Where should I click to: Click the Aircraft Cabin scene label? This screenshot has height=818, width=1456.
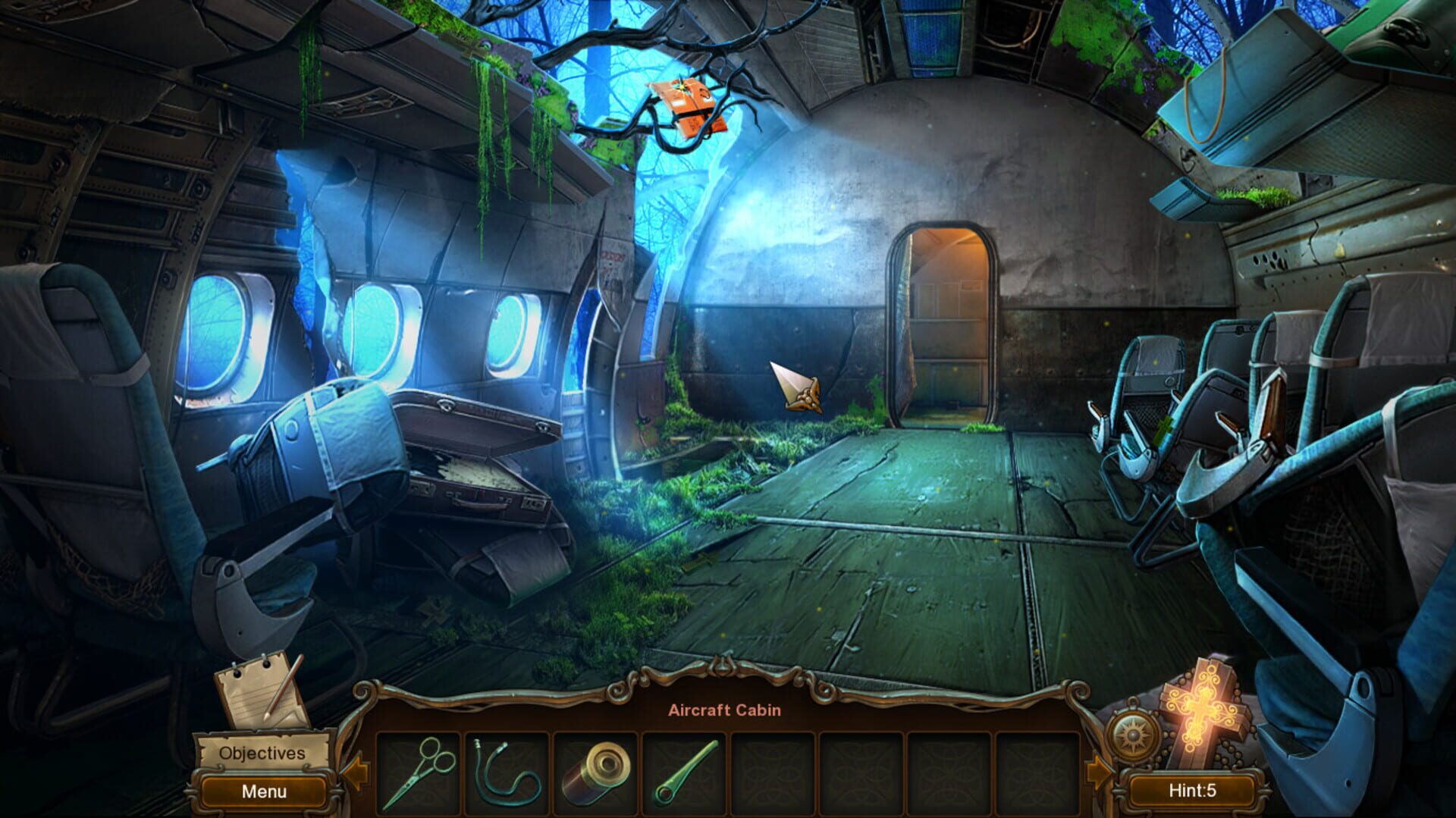(726, 710)
